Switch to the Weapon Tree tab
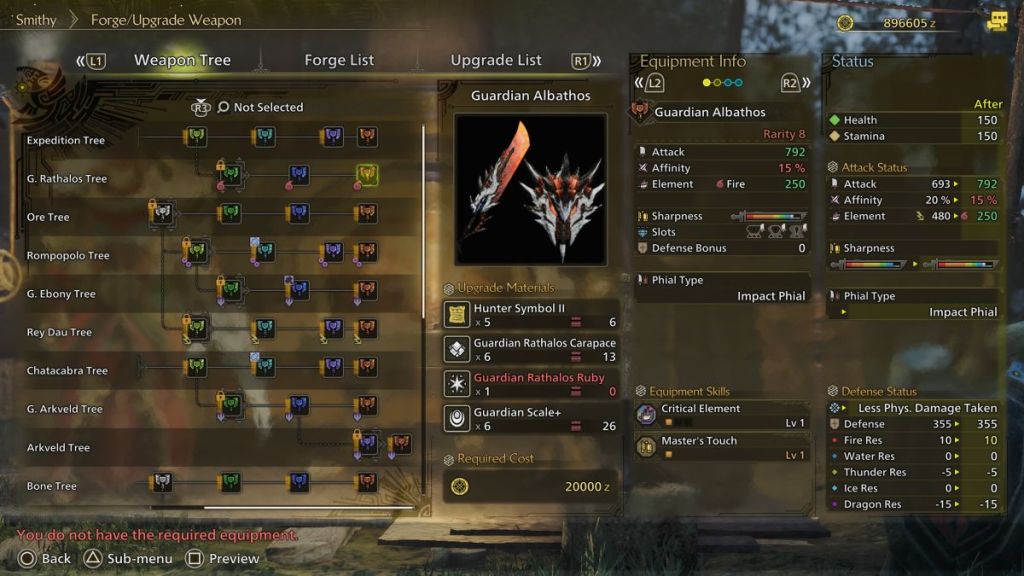The width and height of the screenshot is (1024, 576). pyautogui.click(x=182, y=60)
